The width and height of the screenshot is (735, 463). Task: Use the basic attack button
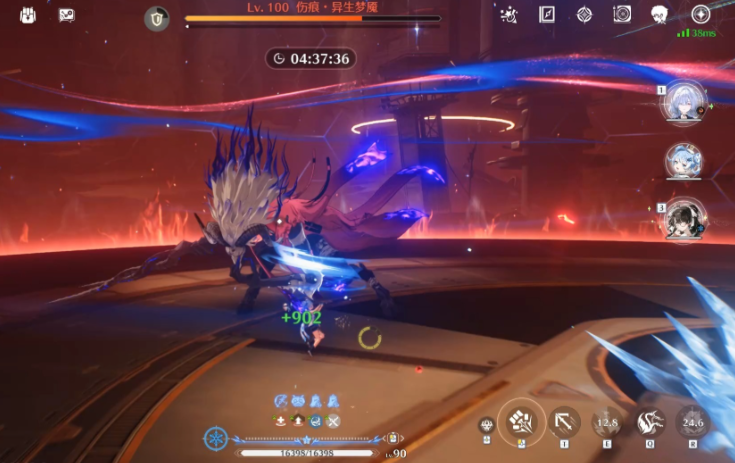click(x=521, y=422)
